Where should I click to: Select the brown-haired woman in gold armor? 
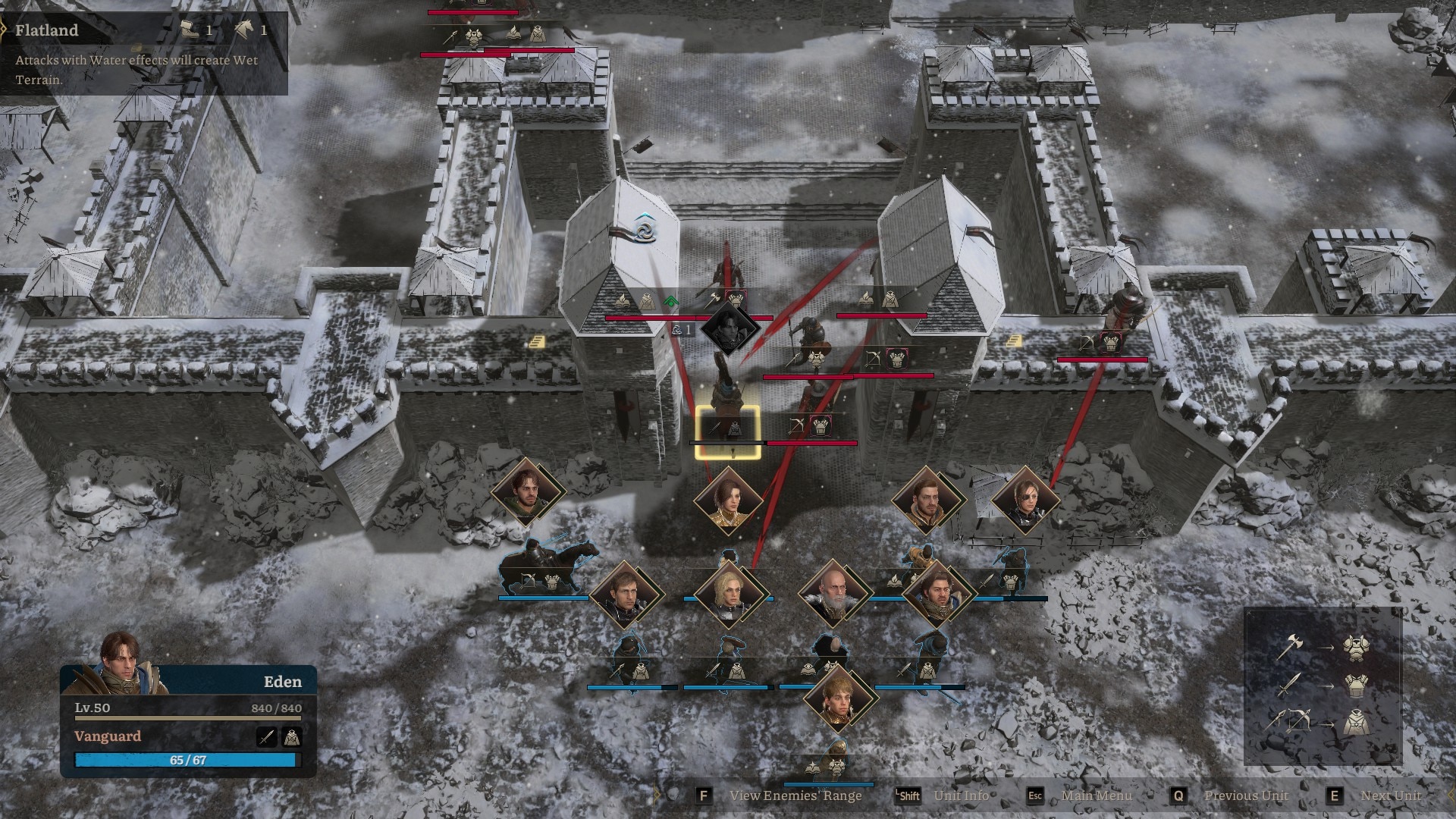[727, 500]
